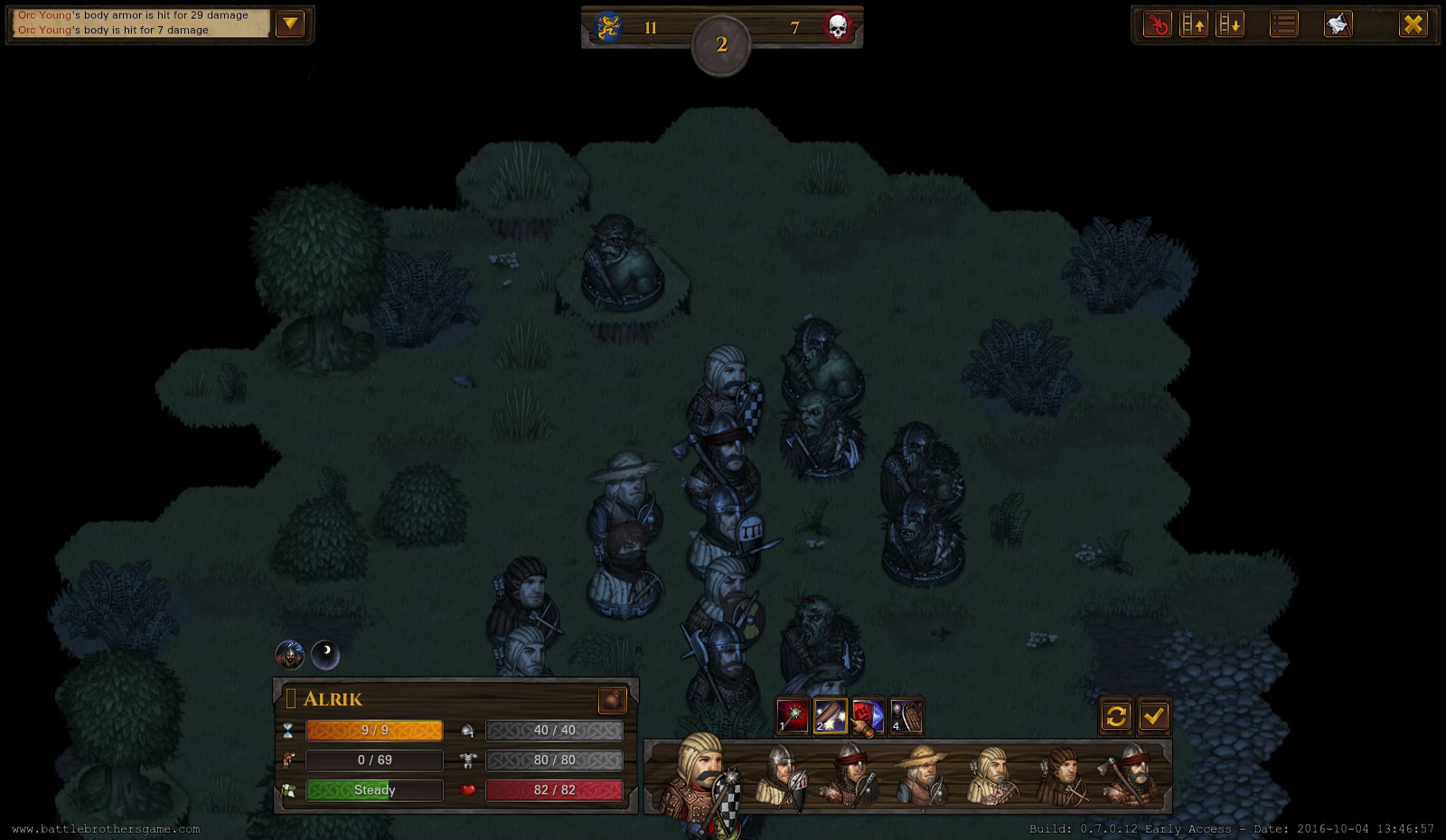Use the red shield pointing-hand skill
This screenshot has height=840, width=1446.
[x=868, y=716]
